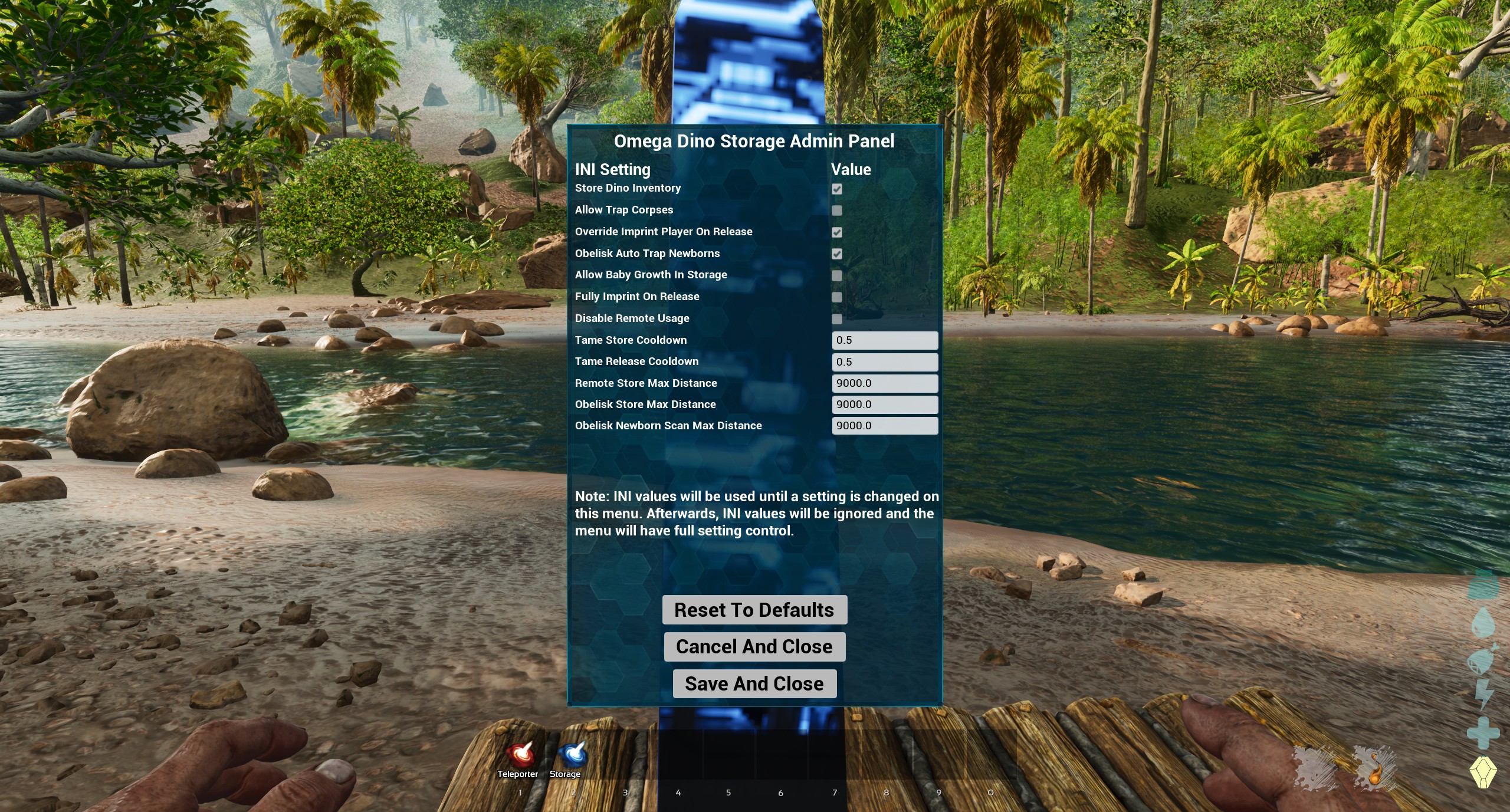Toggle Obelisk Auto Trap Newborns off

[837, 254]
